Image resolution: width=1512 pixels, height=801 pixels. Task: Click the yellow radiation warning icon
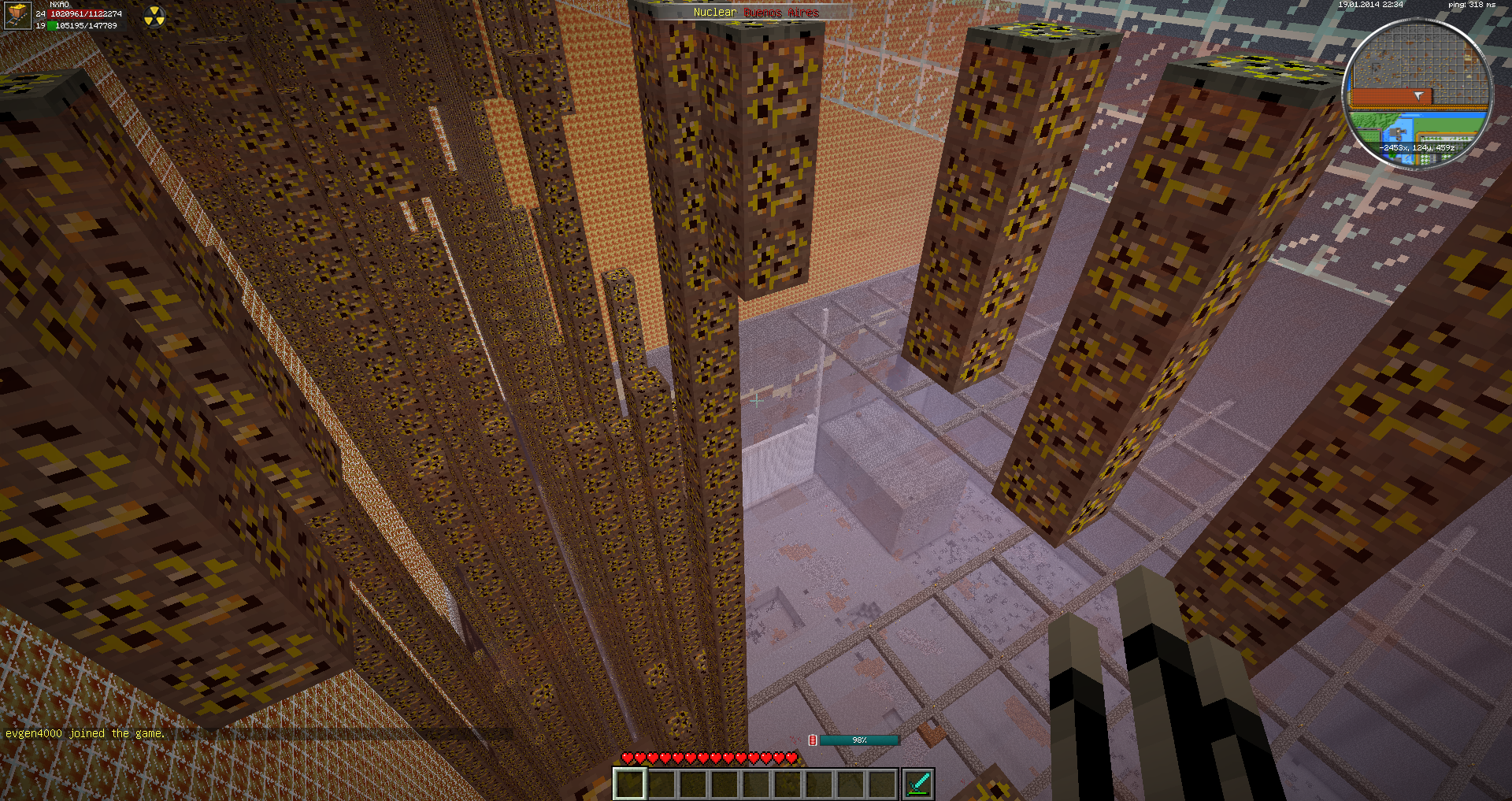[x=154, y=17]
